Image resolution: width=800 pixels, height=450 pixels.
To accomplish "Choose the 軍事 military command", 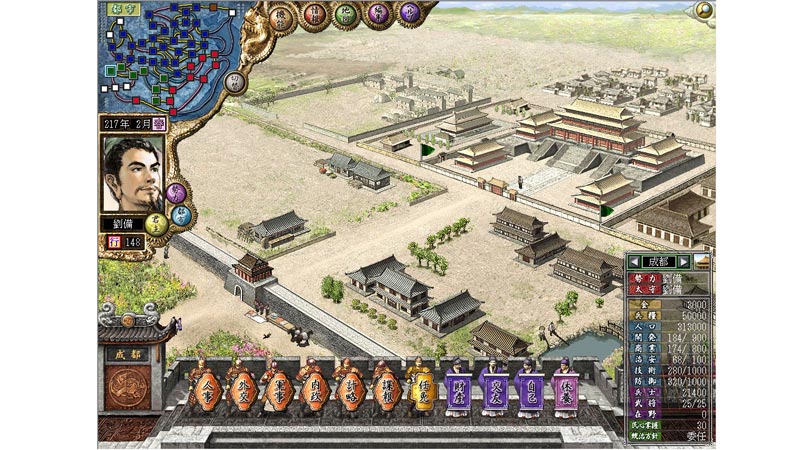I will tap(274, 387).
